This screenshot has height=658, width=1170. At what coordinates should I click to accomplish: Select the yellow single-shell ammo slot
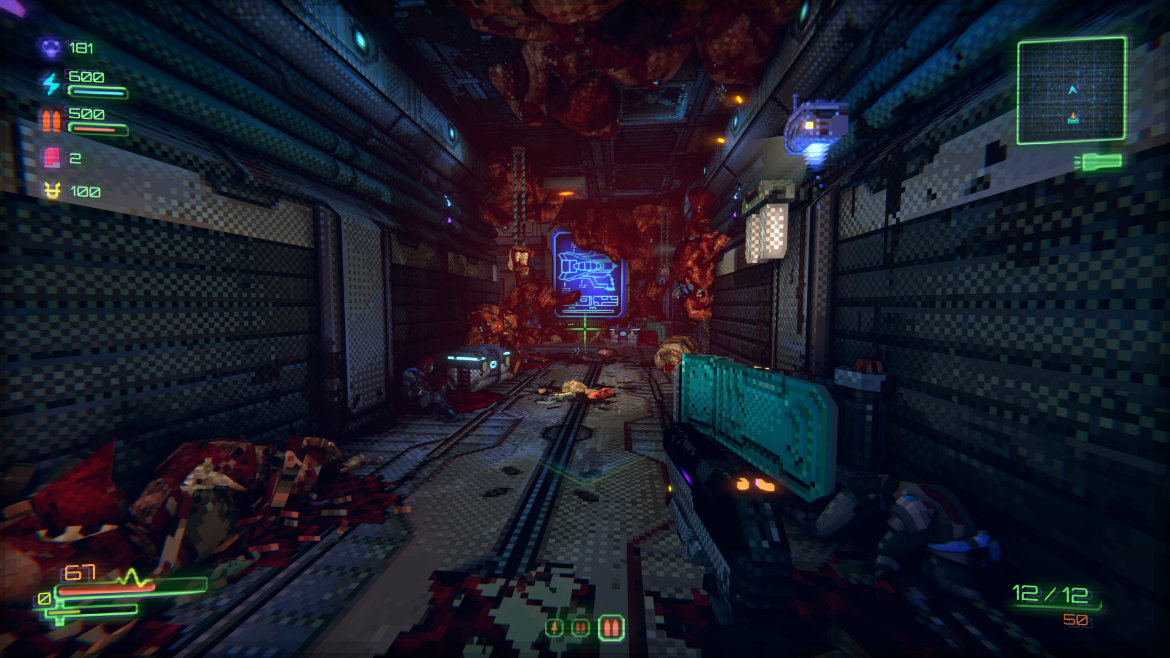point(554,628)
